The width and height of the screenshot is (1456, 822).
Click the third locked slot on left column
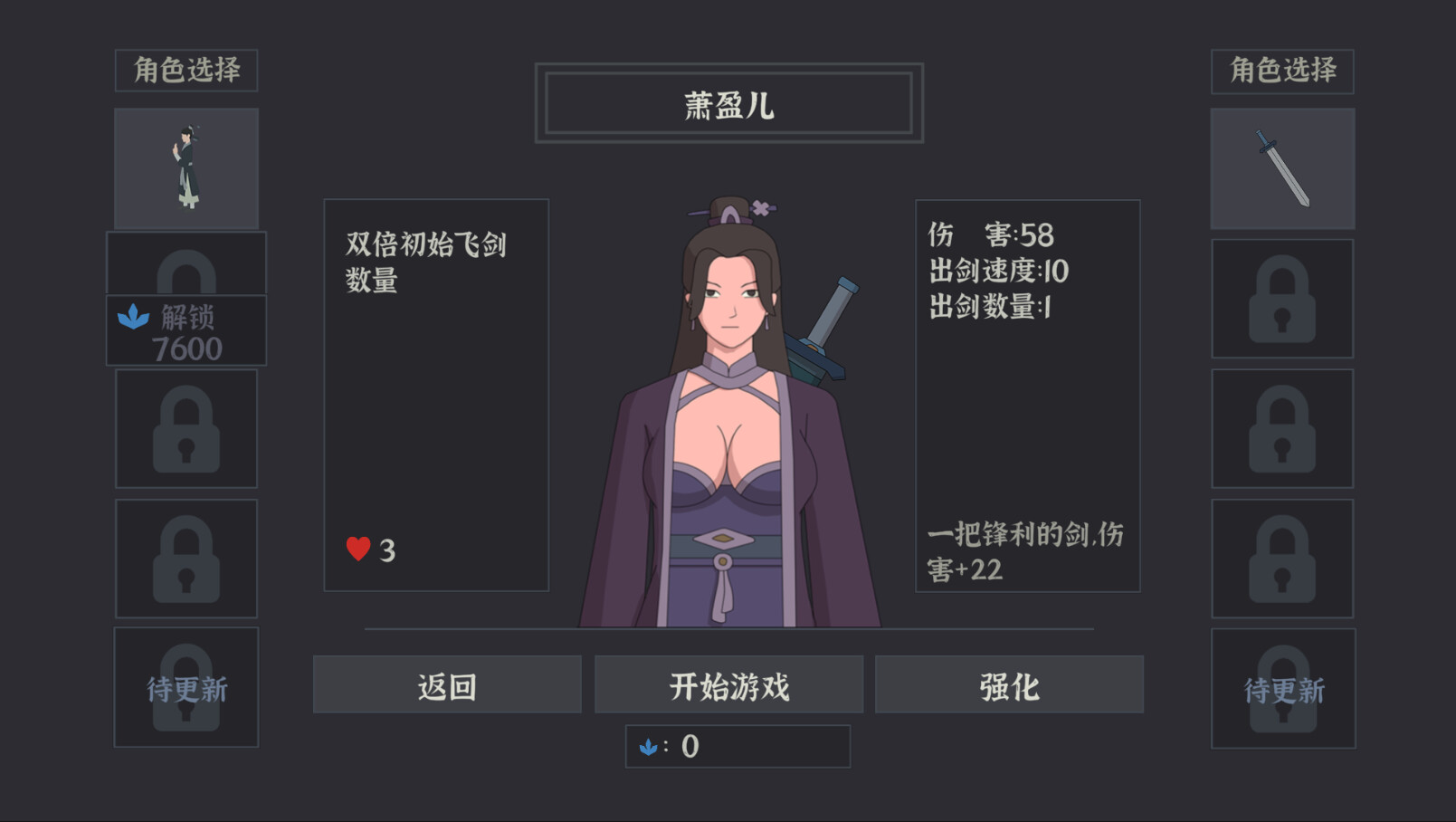click(x=186, y=558)
